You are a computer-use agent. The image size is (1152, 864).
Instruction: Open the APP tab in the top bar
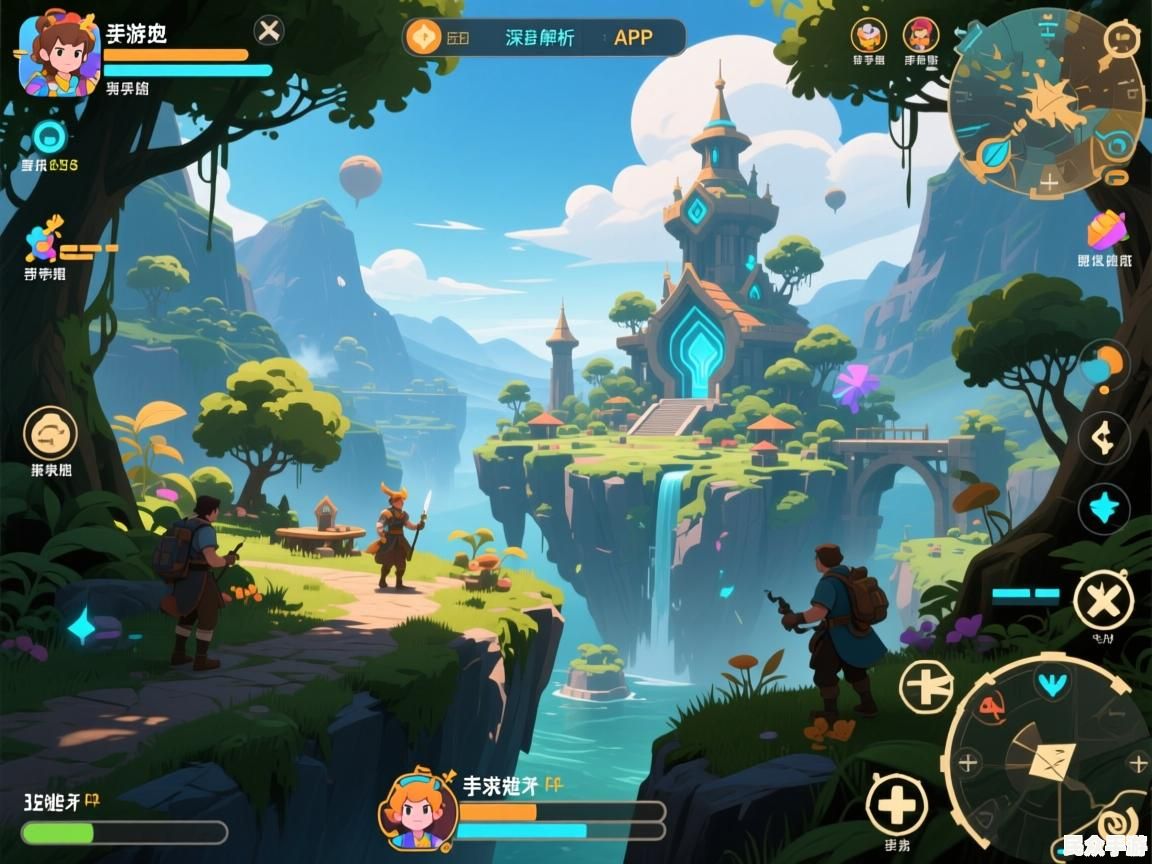(x=633, y=38)
